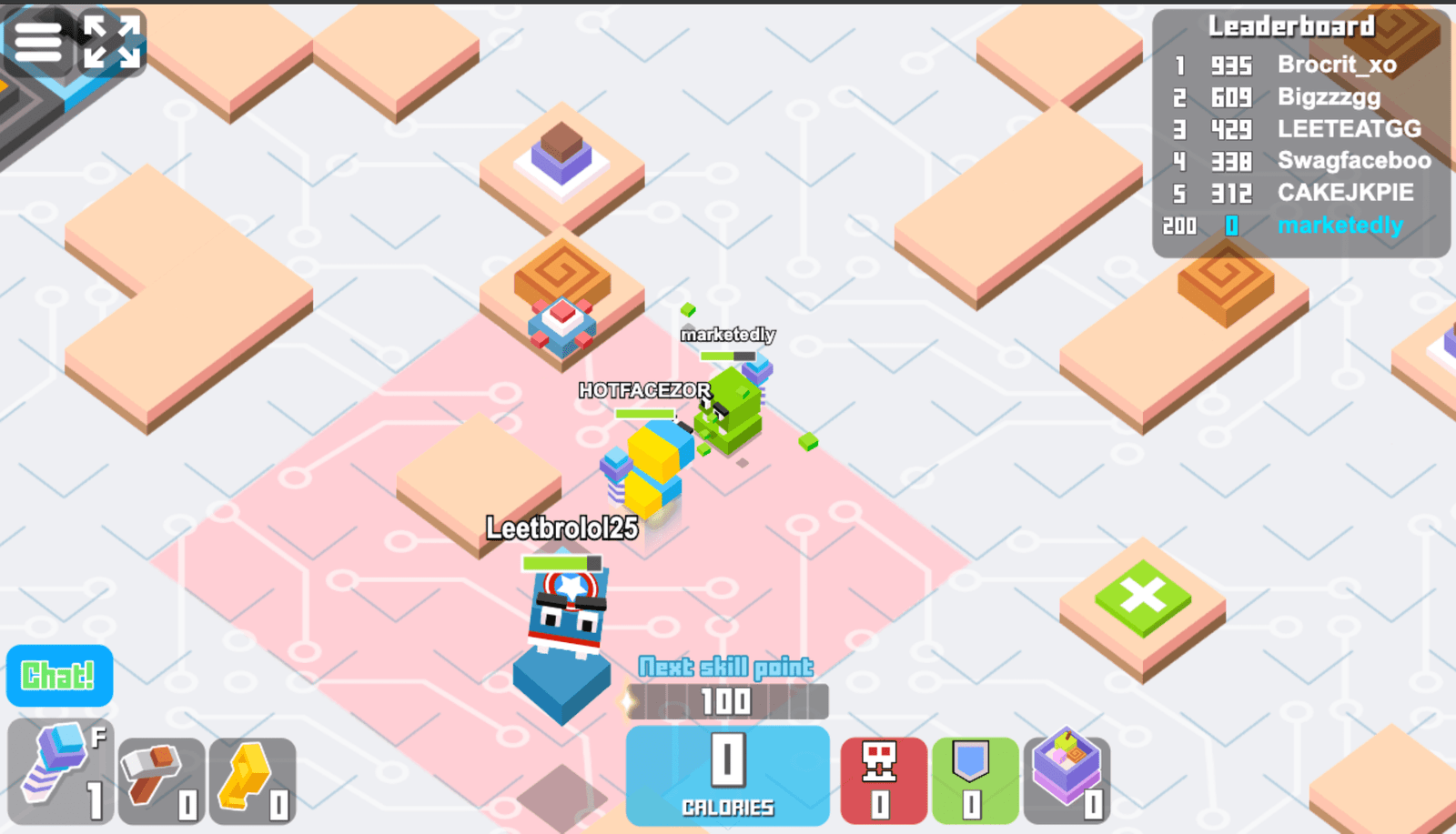The image size is (1456, 834).
Task: Click the Next skill point progress bar
Action: coord(725,701)
